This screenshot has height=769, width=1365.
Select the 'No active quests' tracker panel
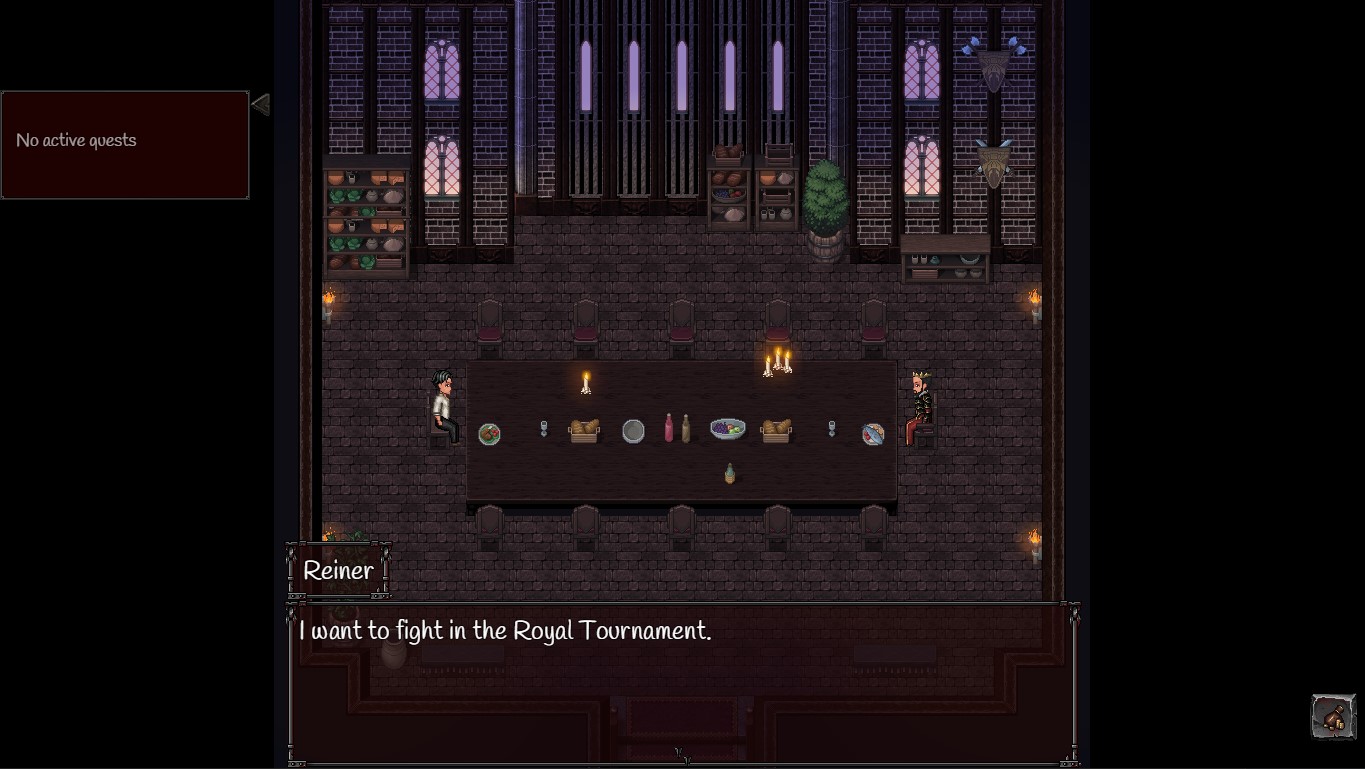(x=125, y=145)
